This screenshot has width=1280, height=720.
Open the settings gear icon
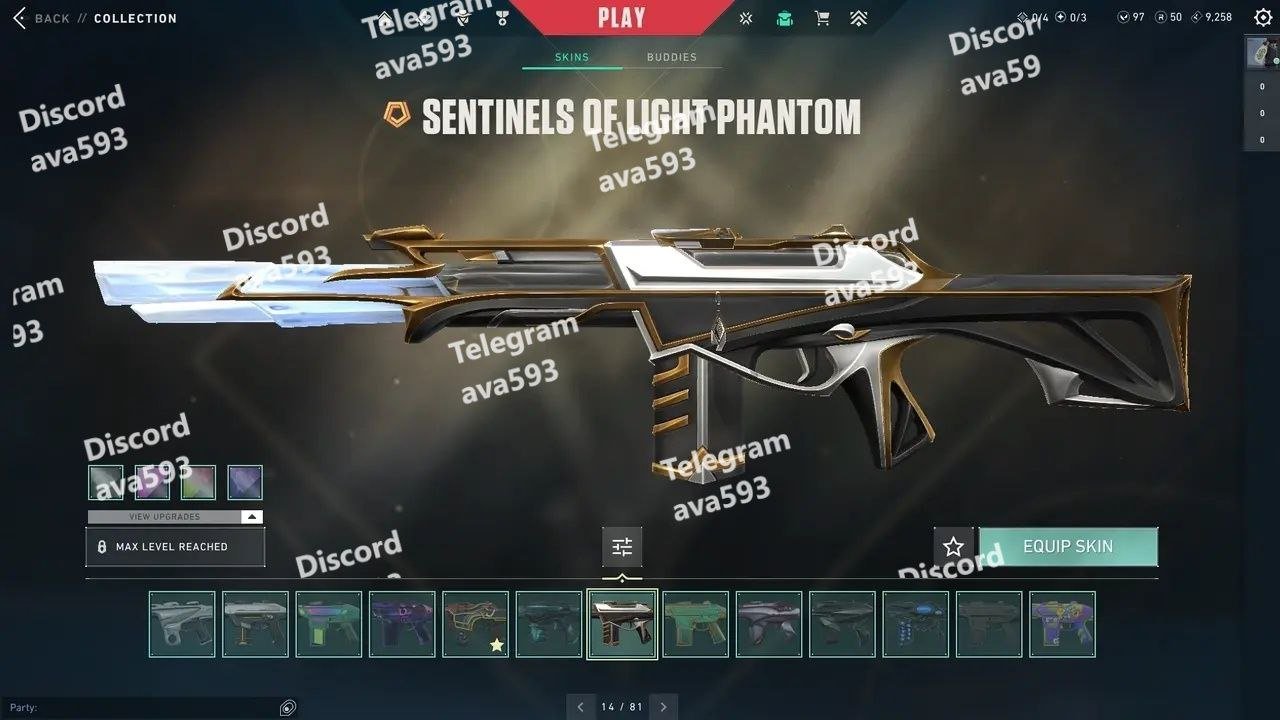click(x=1263, y=17)
